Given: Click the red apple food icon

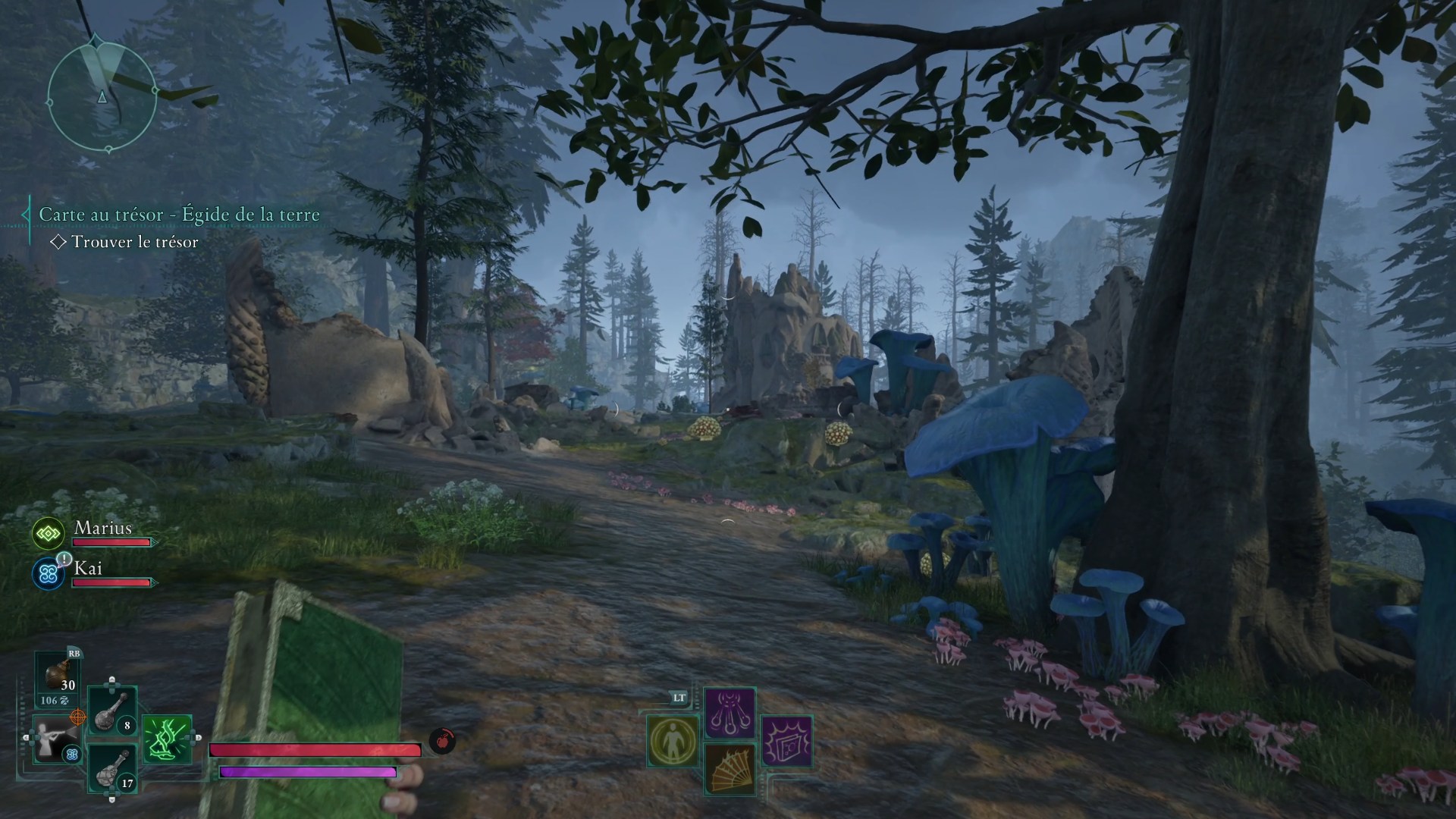Looking at the screenshot, I should point(442,740).
